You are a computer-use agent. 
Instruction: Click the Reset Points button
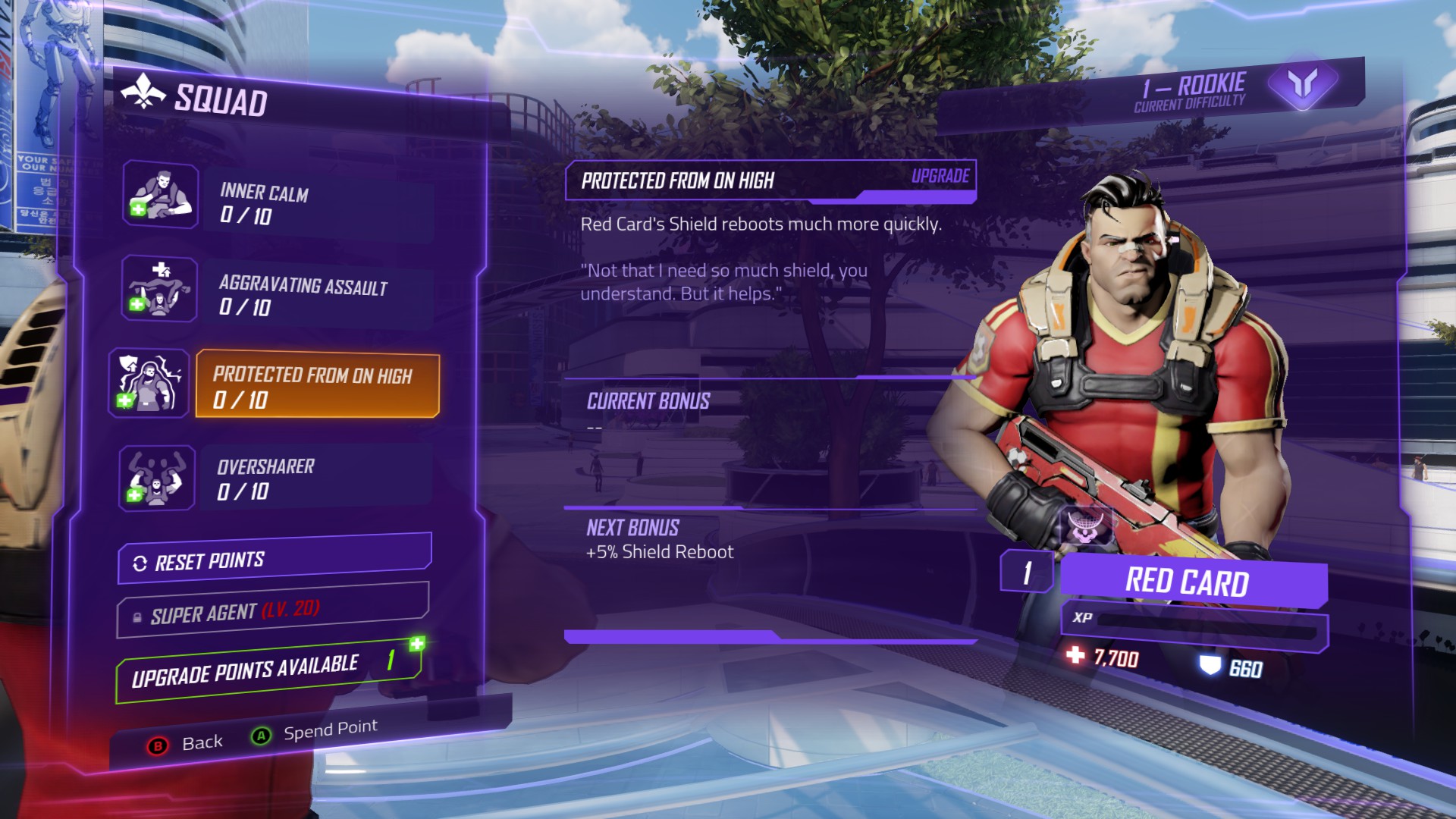coord(275,560)
